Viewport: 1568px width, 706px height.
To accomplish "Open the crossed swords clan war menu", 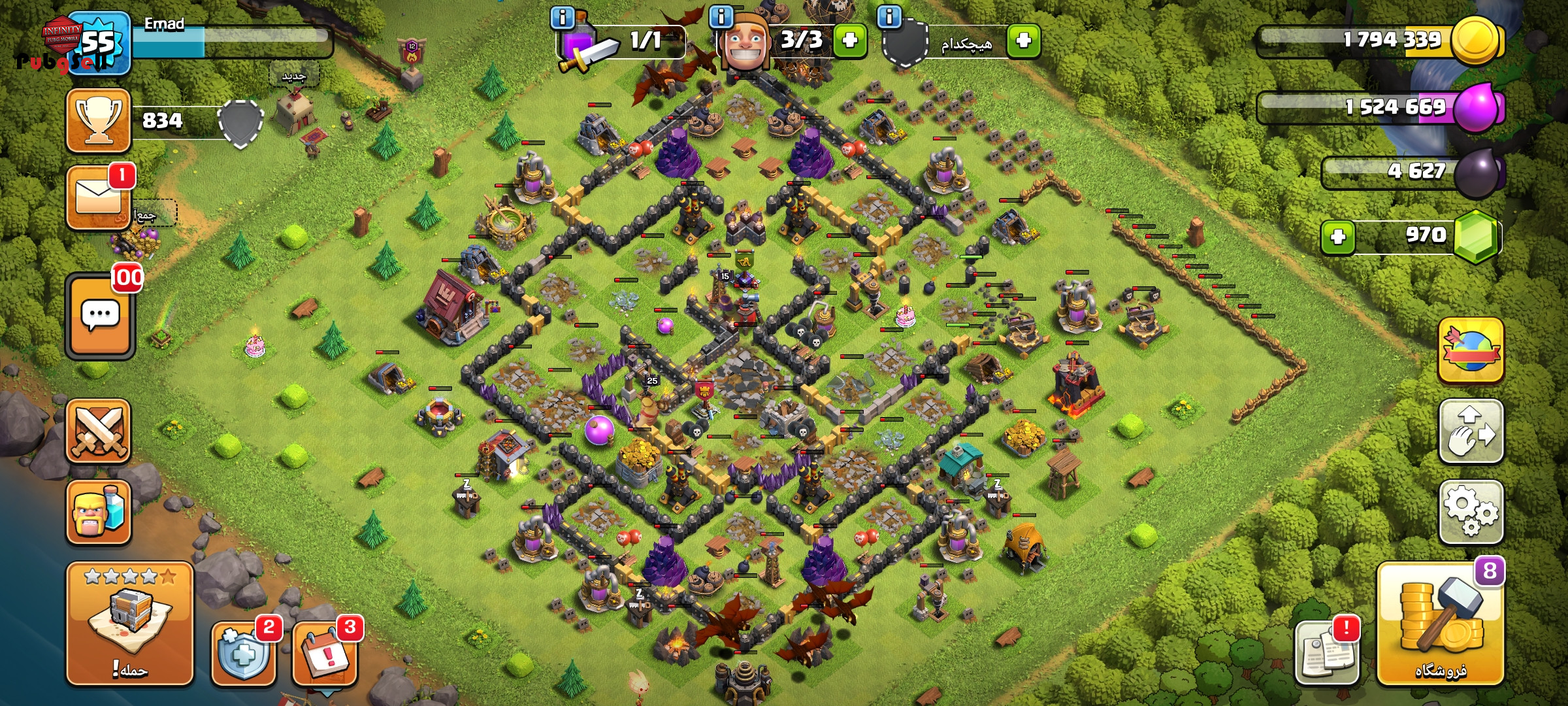I will pos(99,431).
